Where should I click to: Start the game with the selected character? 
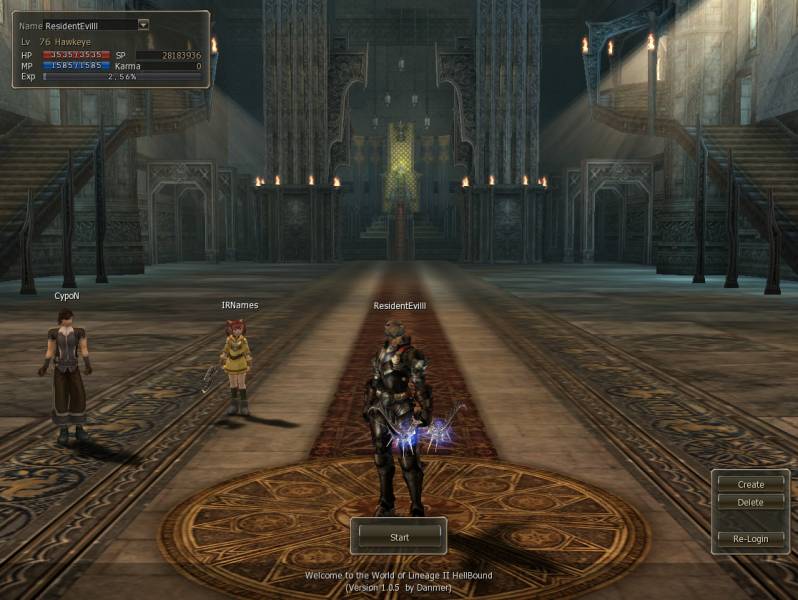pos(398,537)
